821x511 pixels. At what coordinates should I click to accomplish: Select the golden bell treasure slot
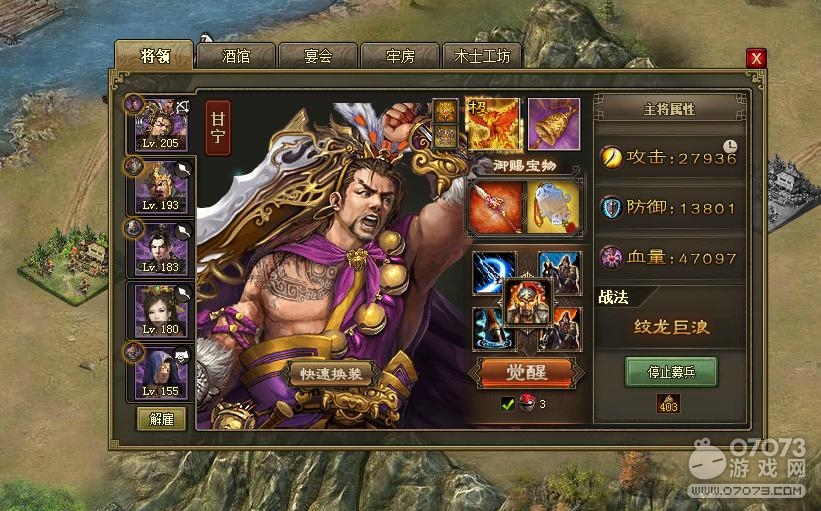553,124
